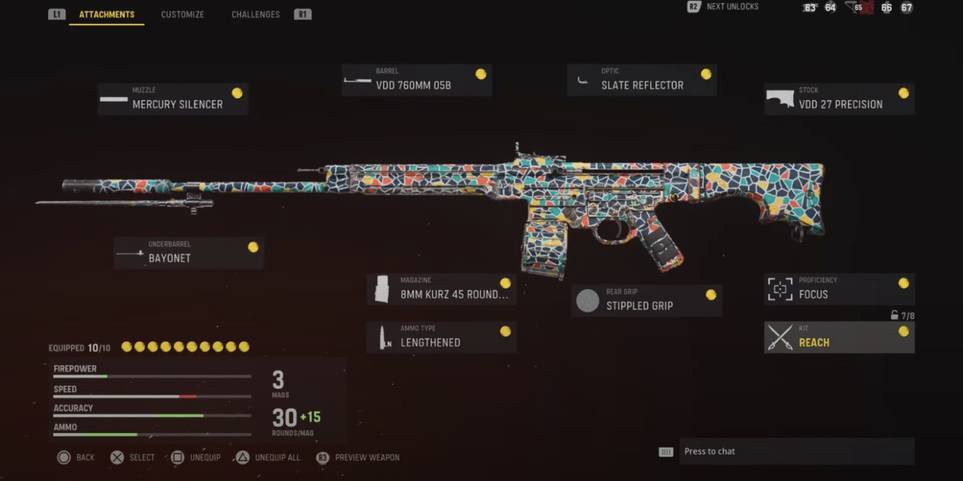The image size is (963, 481).
Task: Switch to the Challenges tab
Action: [x=255, y=15]
